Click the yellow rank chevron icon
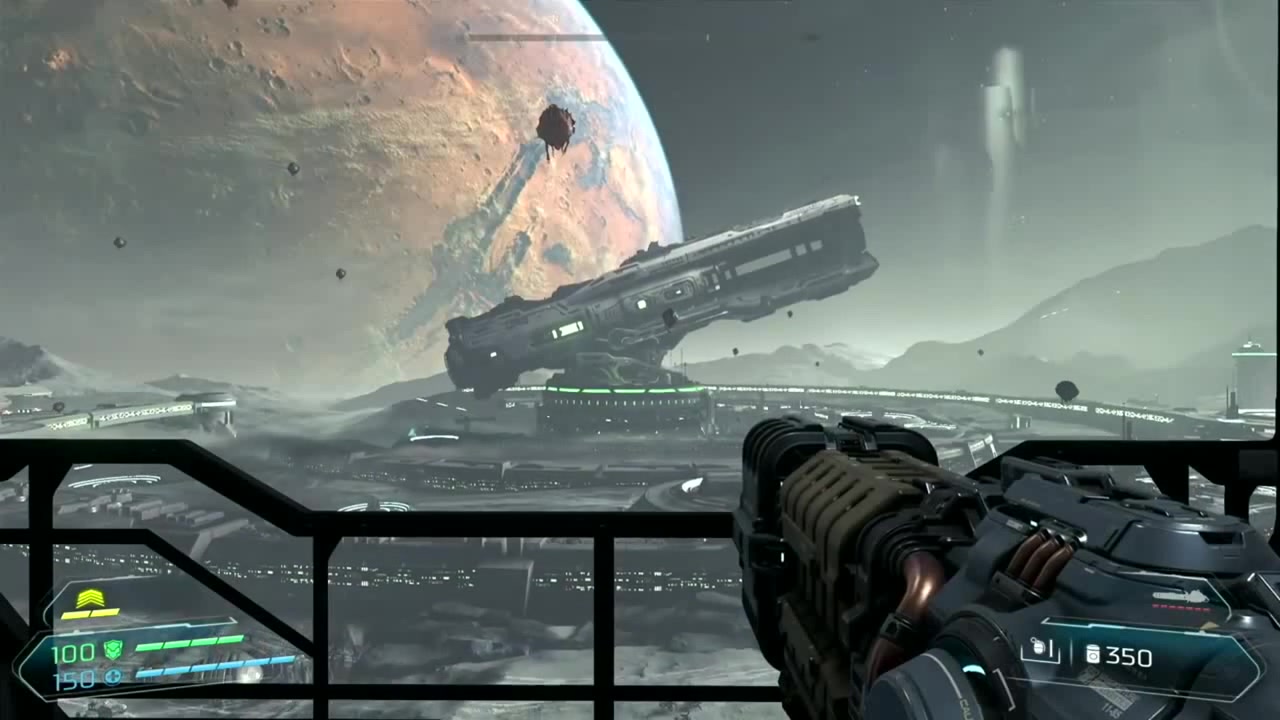Screen dimensions: 1280x720 point(91,596)
